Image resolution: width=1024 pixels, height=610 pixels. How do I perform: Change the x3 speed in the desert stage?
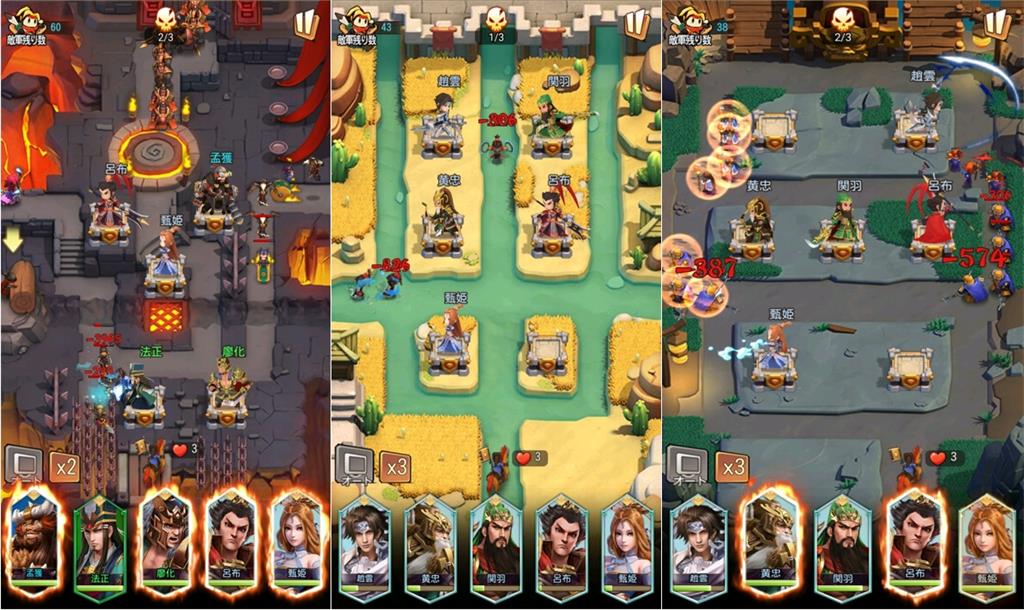pos(396,466)
